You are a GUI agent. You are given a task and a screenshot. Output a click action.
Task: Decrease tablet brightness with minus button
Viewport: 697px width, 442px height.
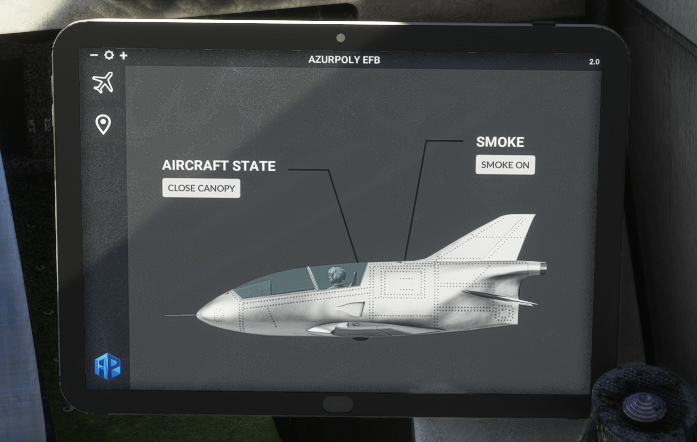coord(94,55)
